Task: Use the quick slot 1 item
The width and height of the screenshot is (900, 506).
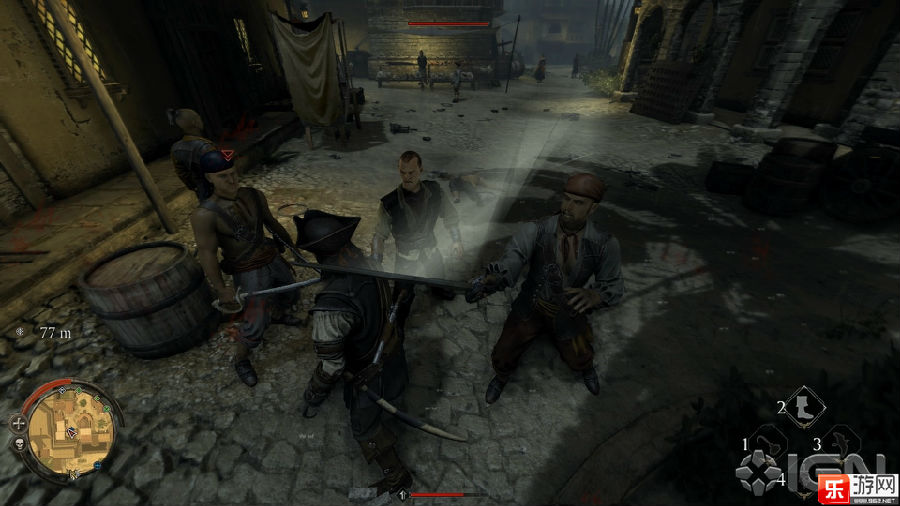Action: [x=768, y=441]
